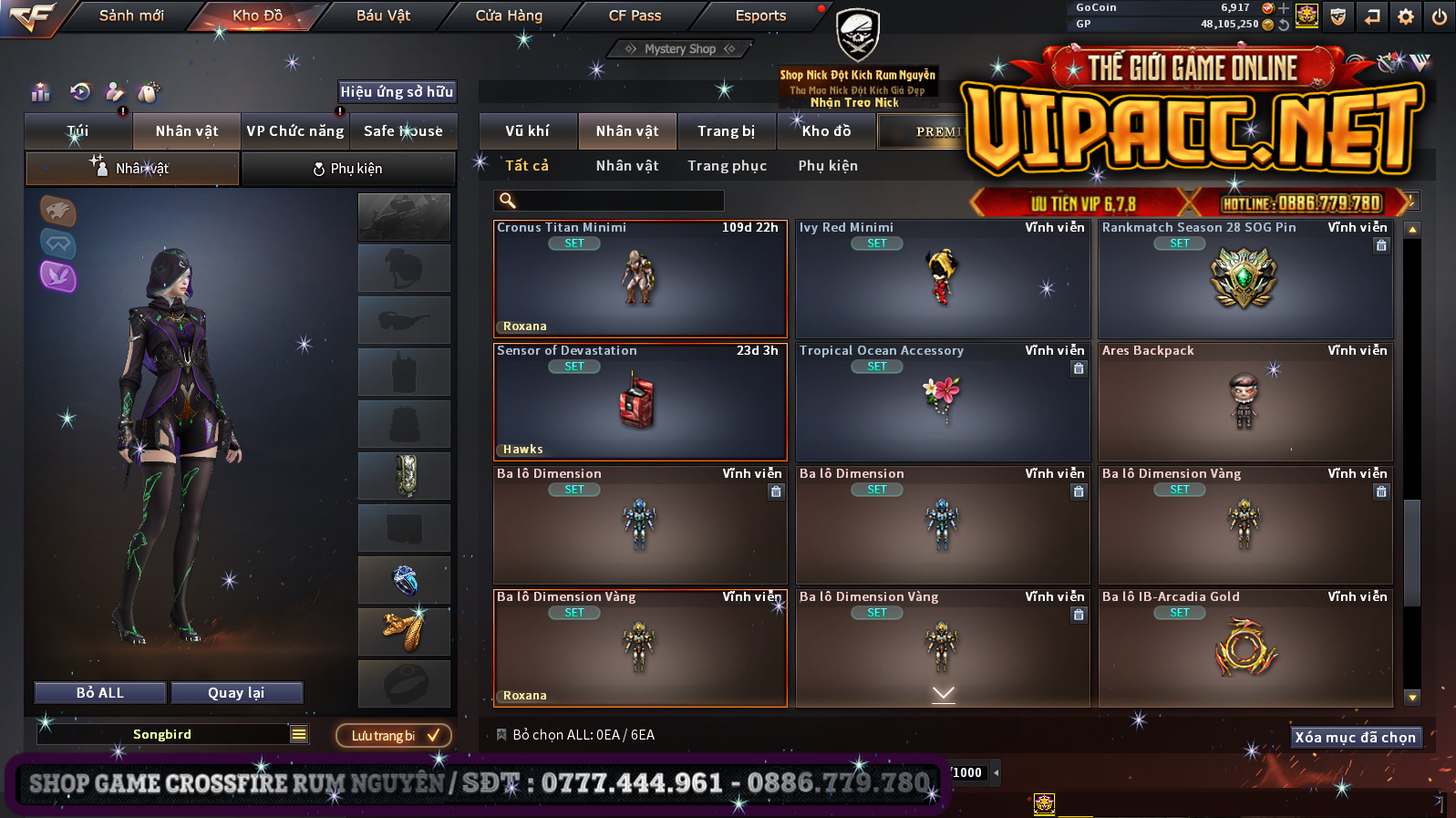Open the Cửa Hàng shop
The image size is (1456, 818).
tap(509, 16)
